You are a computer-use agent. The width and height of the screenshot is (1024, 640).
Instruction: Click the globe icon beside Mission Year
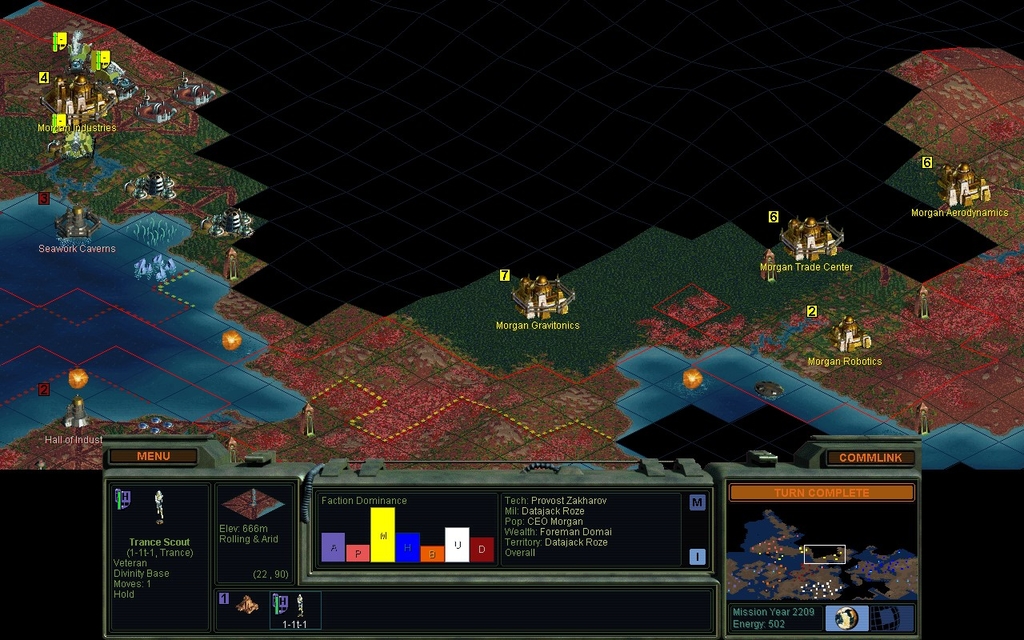click(x=847, y=617)
